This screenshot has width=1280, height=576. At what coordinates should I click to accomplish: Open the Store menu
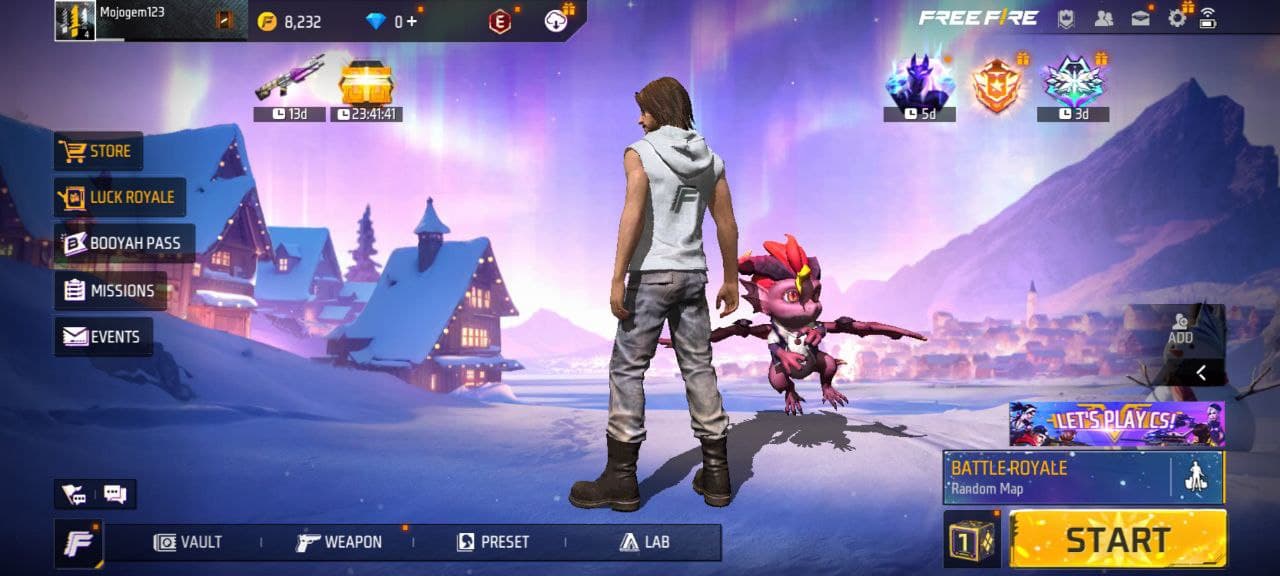98,151
